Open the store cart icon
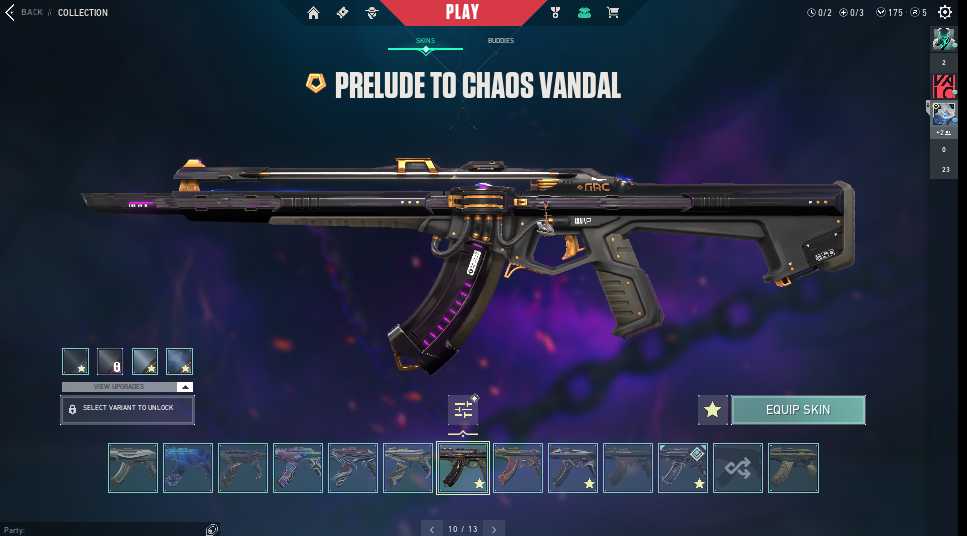The width and height of the screenshot is (967, 536). [613, 13]
